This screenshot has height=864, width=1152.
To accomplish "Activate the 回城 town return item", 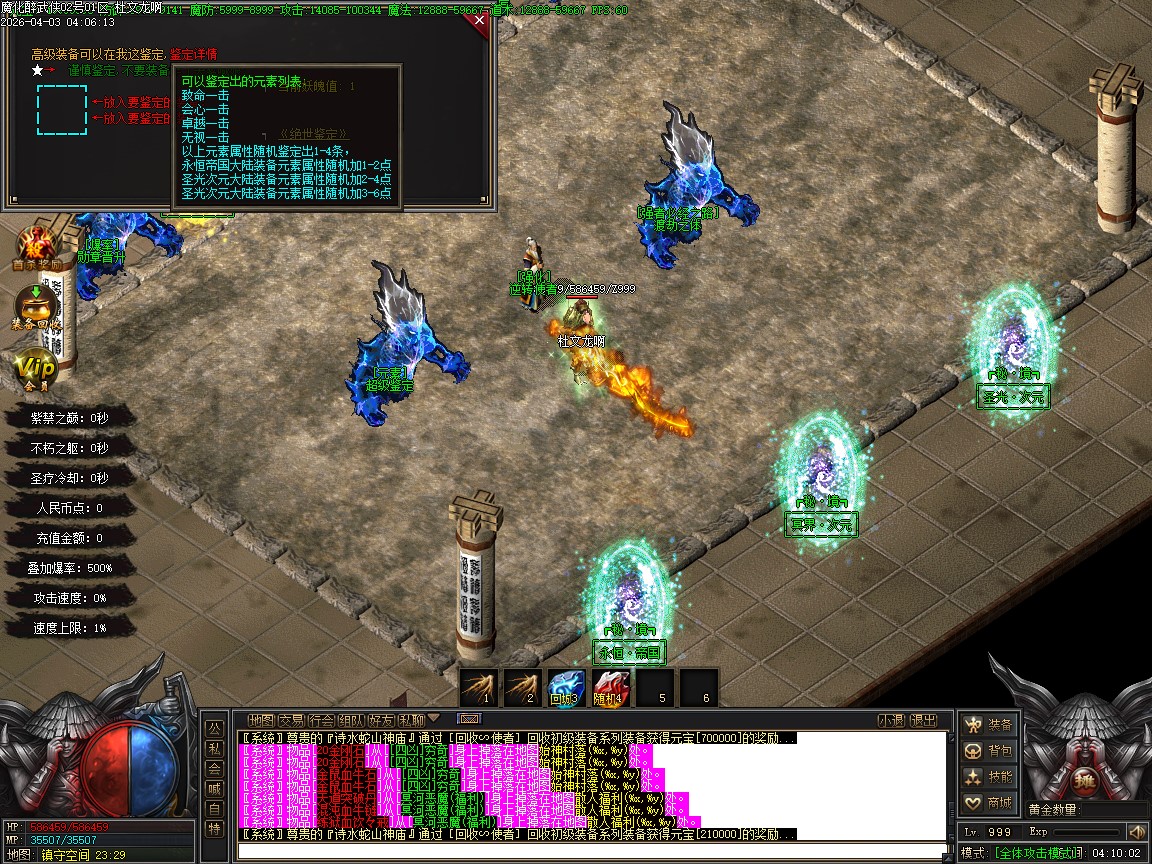I will [567, 687].
